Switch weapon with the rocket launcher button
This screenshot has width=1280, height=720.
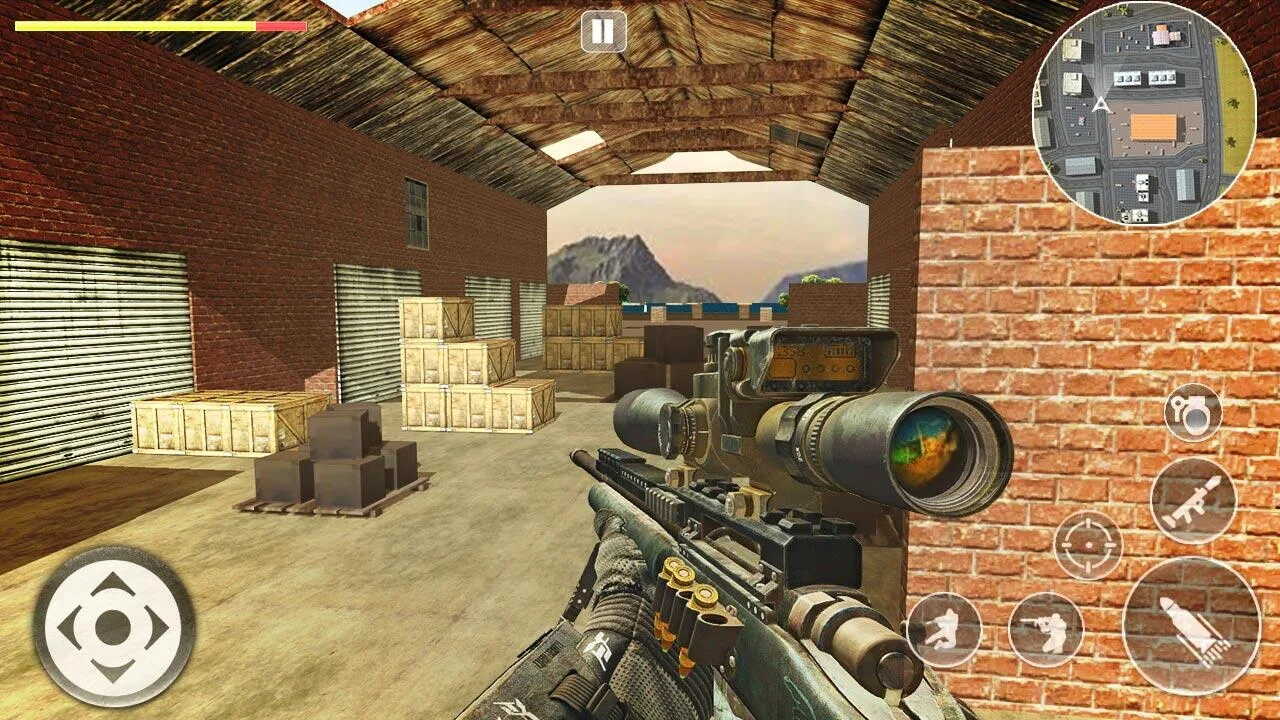(1193, 500)
